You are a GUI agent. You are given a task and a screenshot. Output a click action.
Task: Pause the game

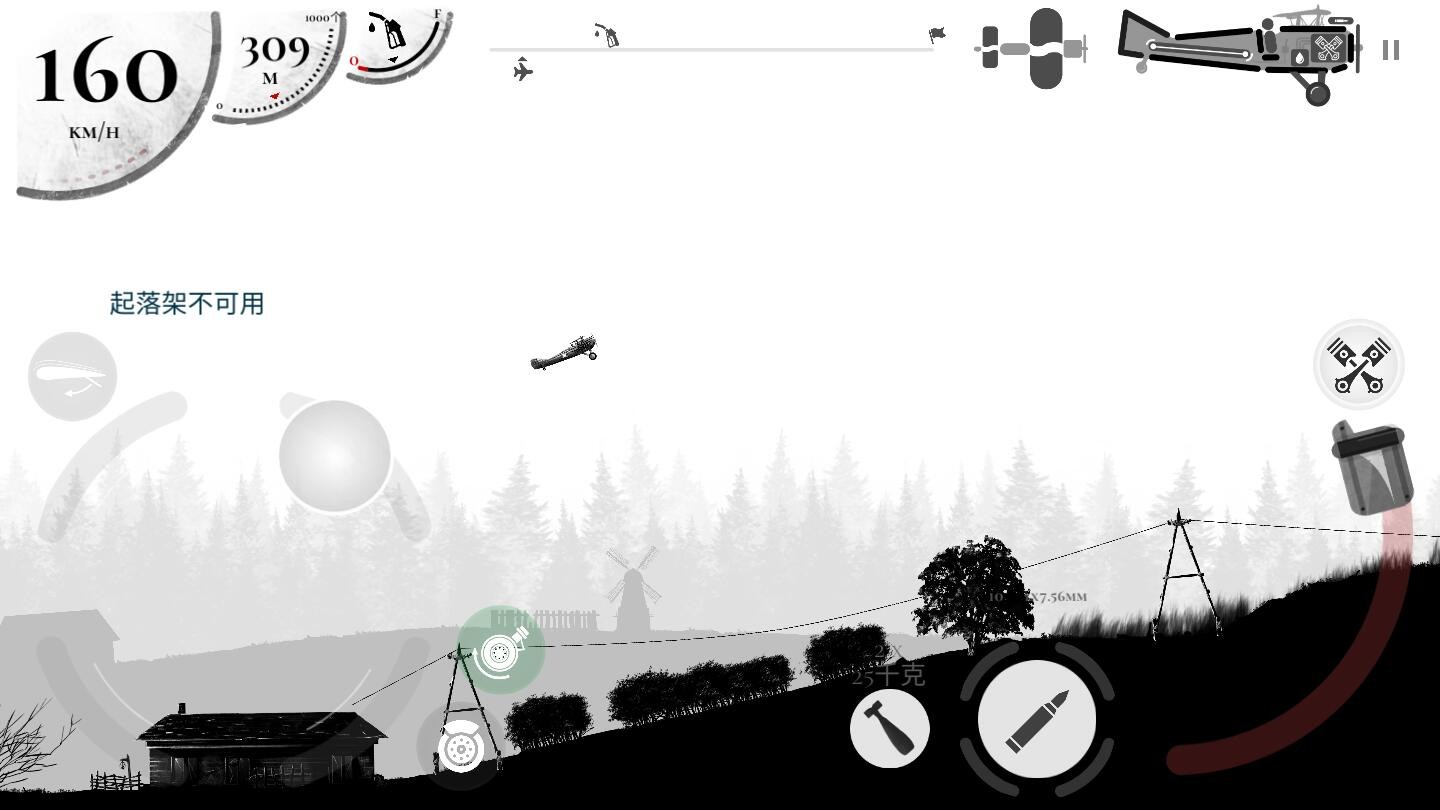tap(1390, 50)
